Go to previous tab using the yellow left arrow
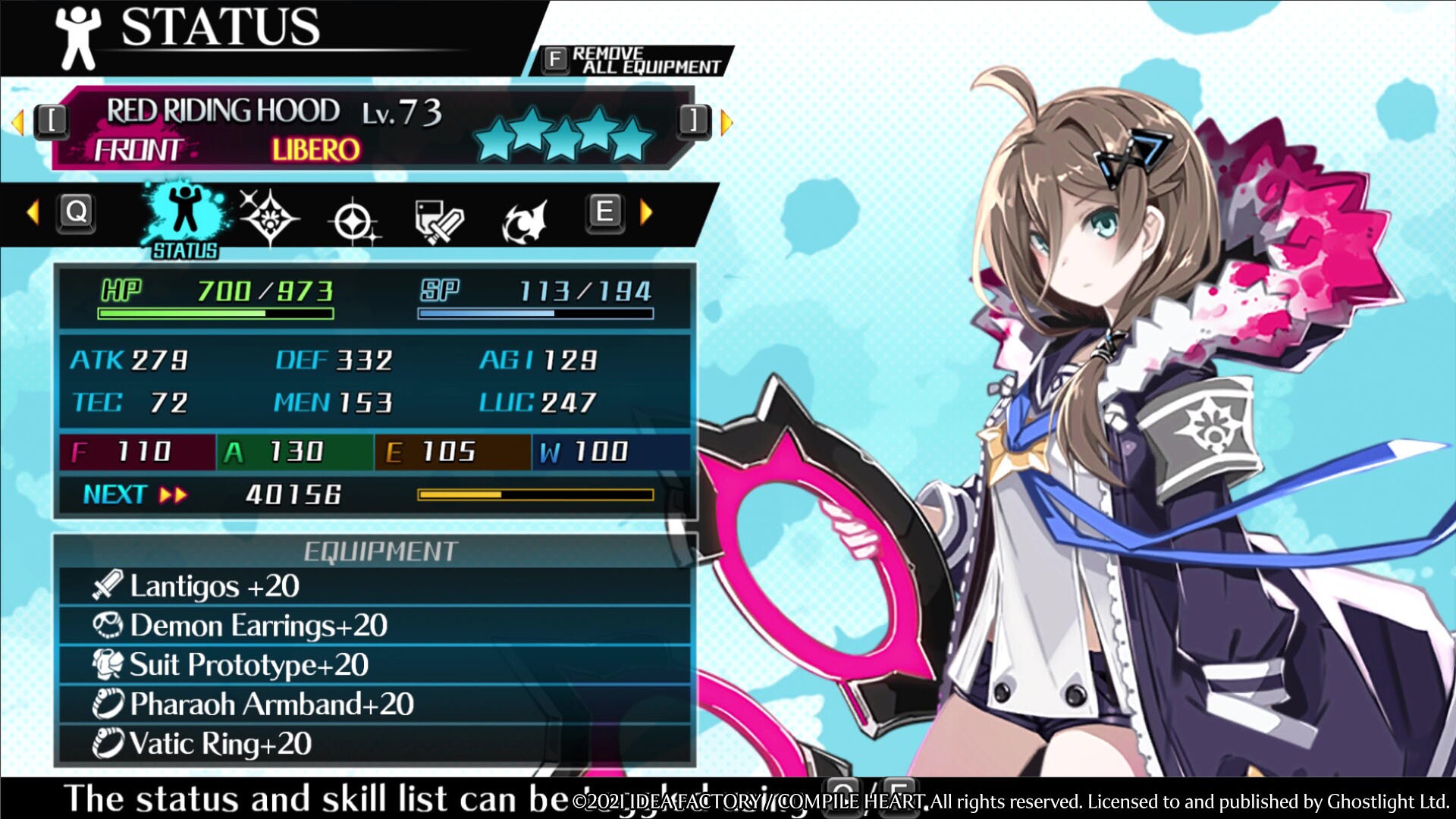1456x819 pixels. tap(33, 212)
